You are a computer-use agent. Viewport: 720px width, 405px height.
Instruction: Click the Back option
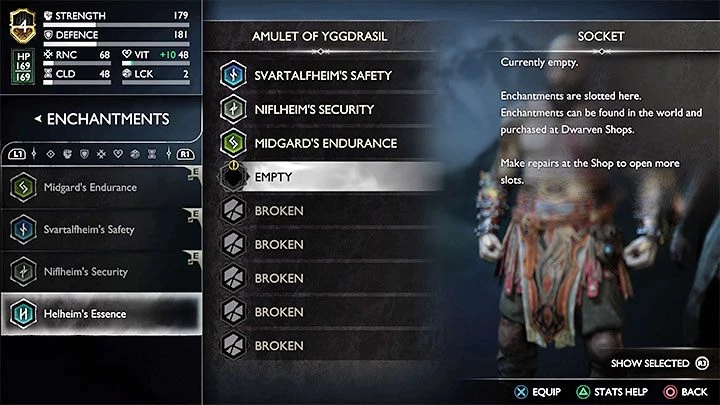[x=684, y=391]
